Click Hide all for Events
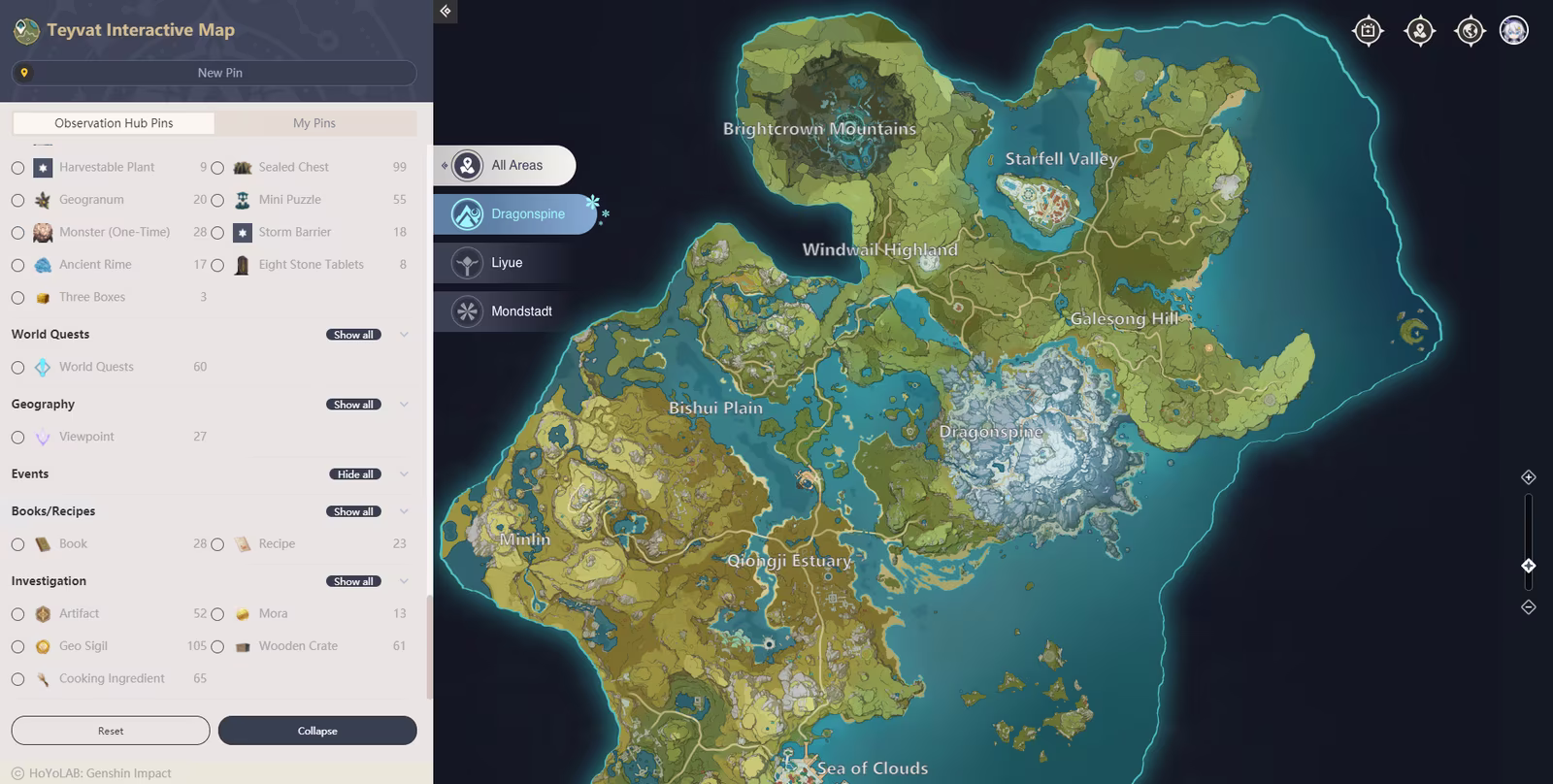The image size is (1553, 784). pyautogui.click(x=355, y=474)
